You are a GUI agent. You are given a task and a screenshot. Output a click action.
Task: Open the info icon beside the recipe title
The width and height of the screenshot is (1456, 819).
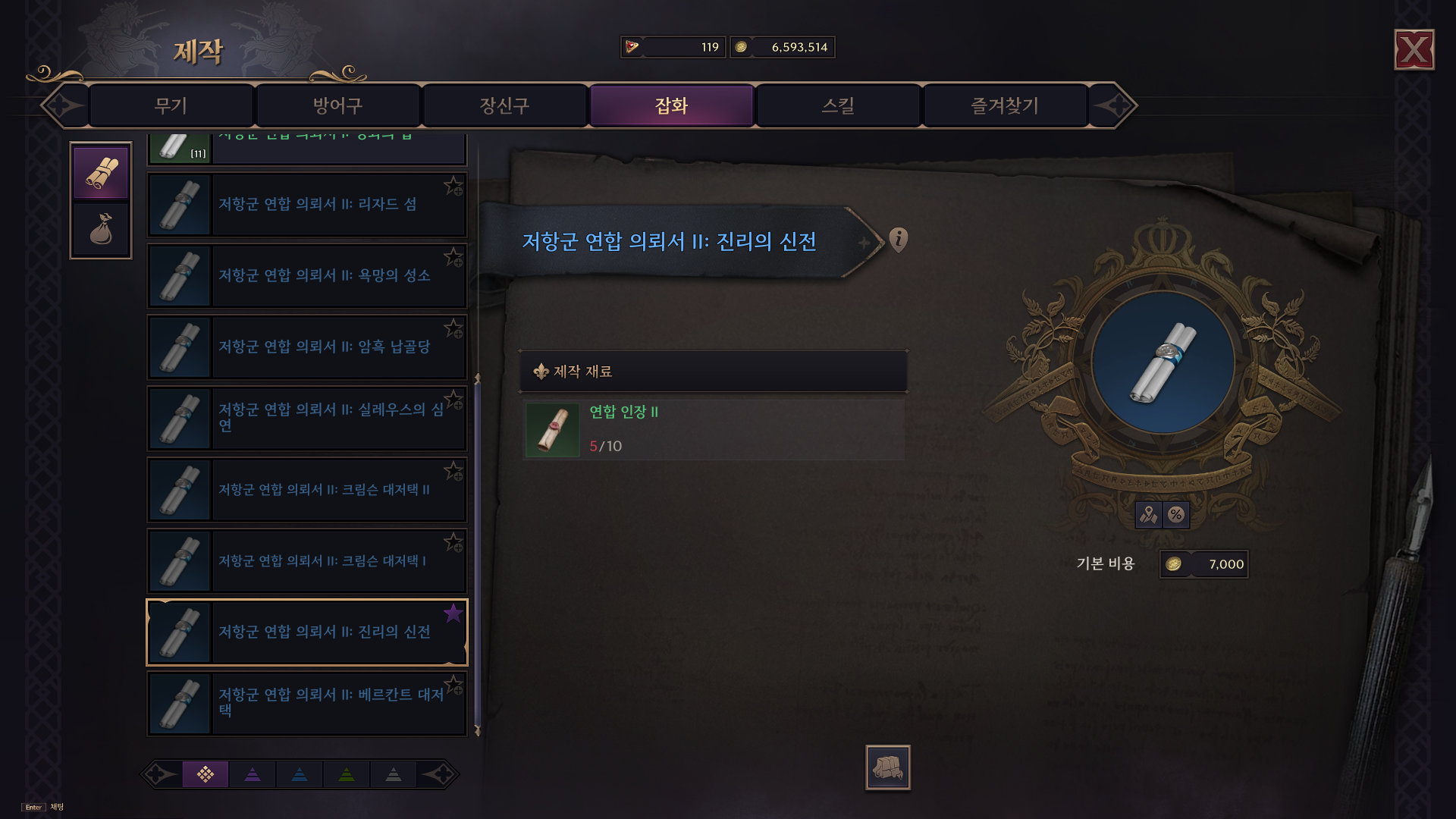(899, 240)
